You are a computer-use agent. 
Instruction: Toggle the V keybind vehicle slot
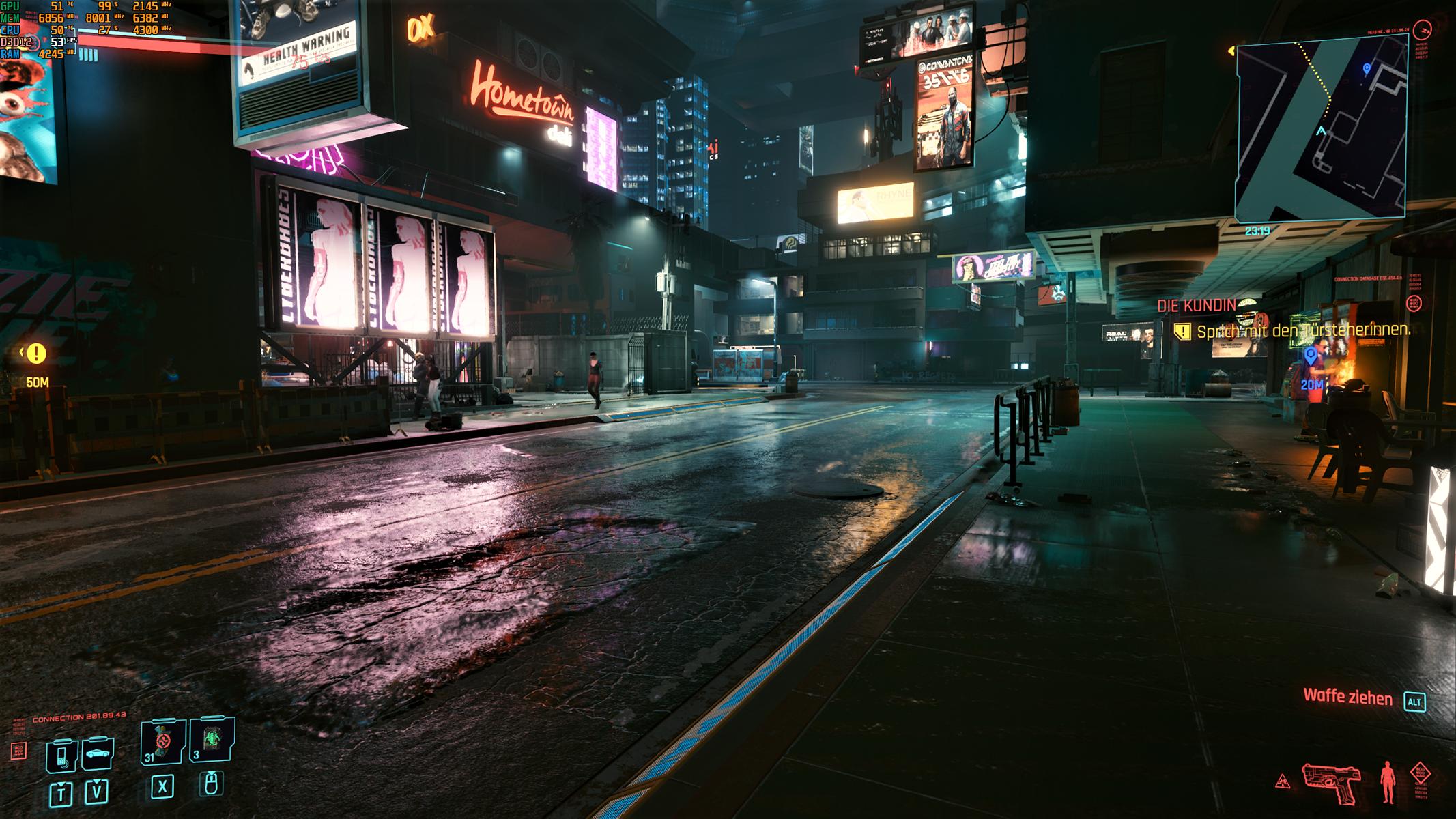pos(97,793)
